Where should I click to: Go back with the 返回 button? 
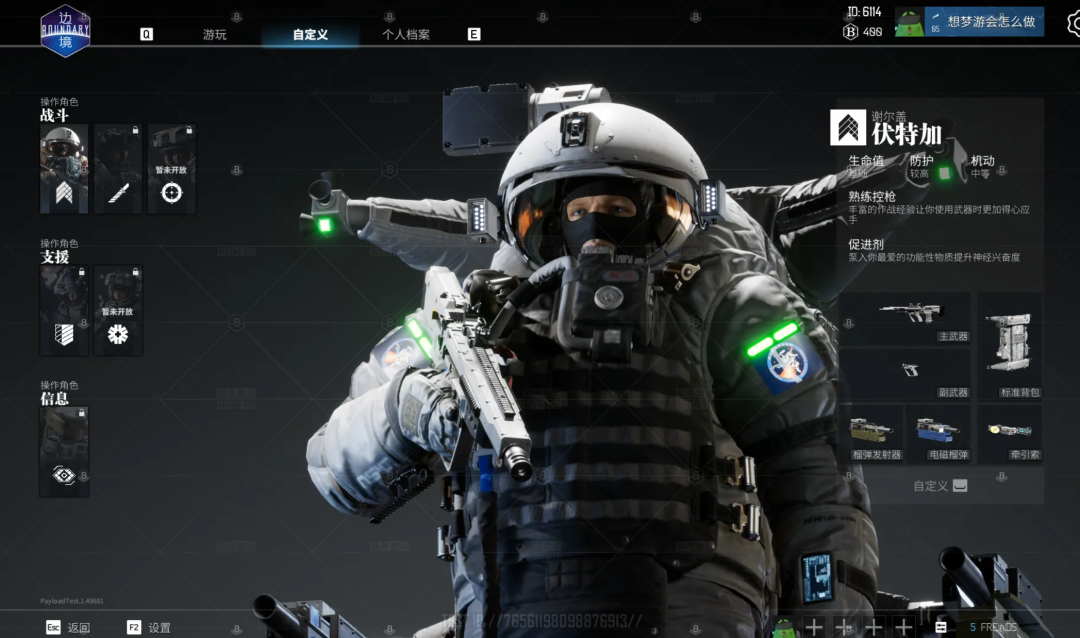click(x=68, y=627)
